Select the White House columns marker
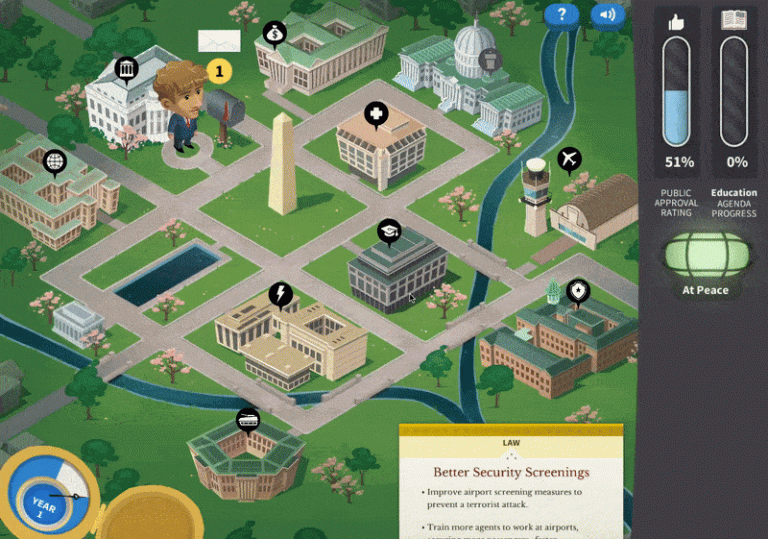The height and width of the screenshot is (539, 768). click(126, 69)
